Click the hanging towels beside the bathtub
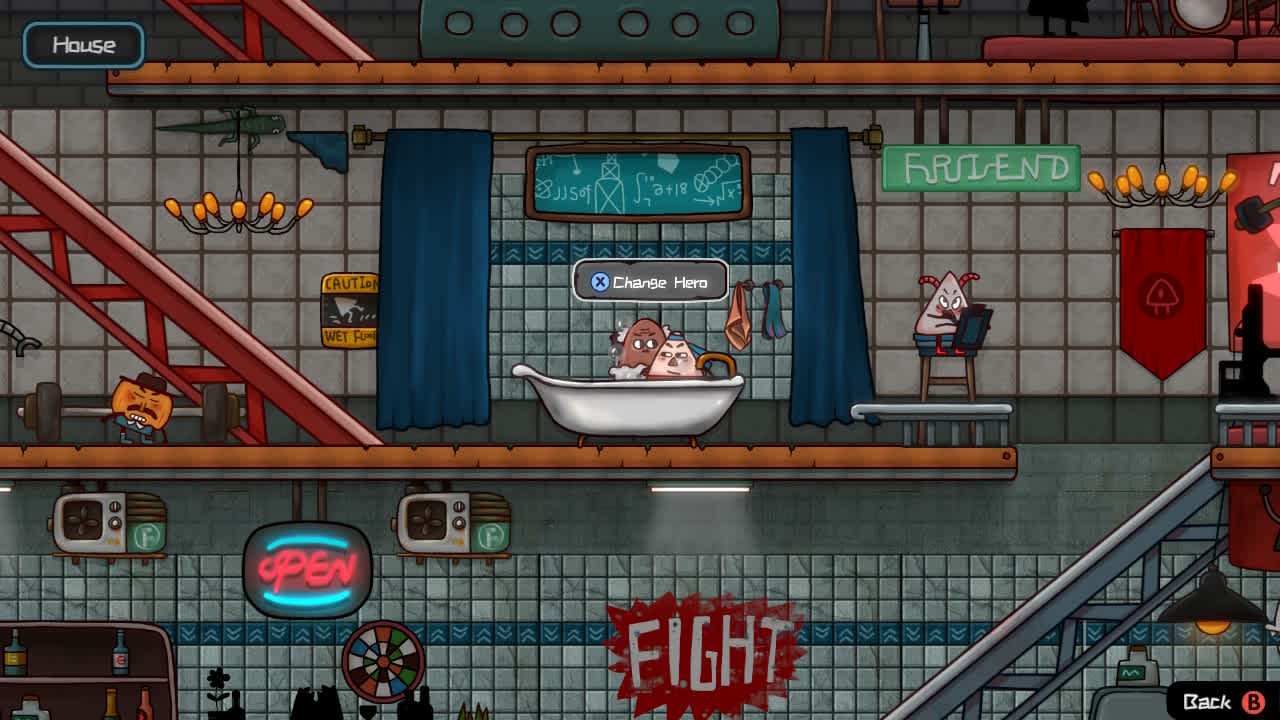This screenshot has height=720, width=1280. (x=755, y=310)
